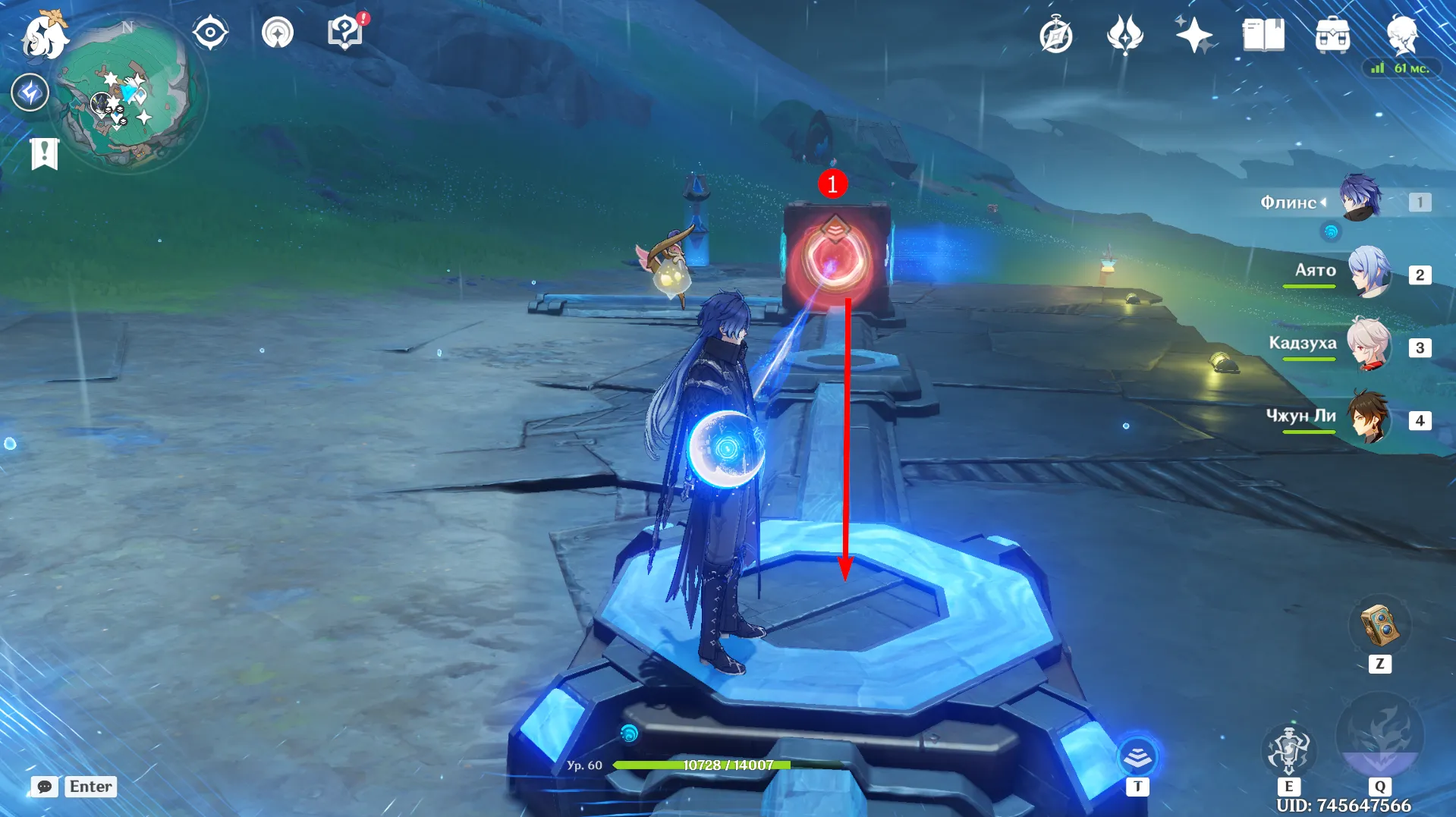The image size is (1456, 817).
Task: Open the tutorial notification with red alert
Action: click(345, 33)
